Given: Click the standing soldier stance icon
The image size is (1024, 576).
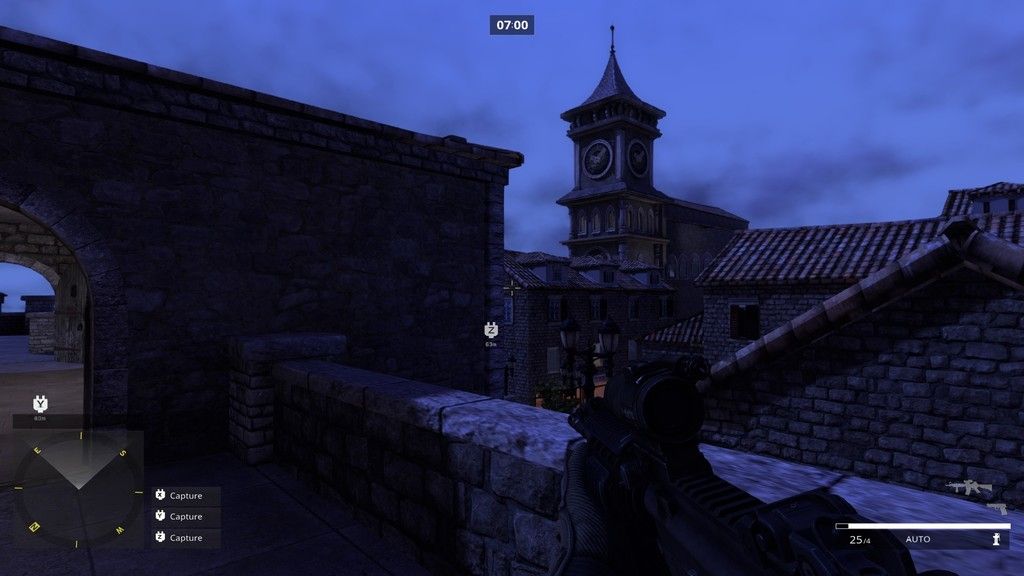Looking at the screenshot, I should 996,539.
